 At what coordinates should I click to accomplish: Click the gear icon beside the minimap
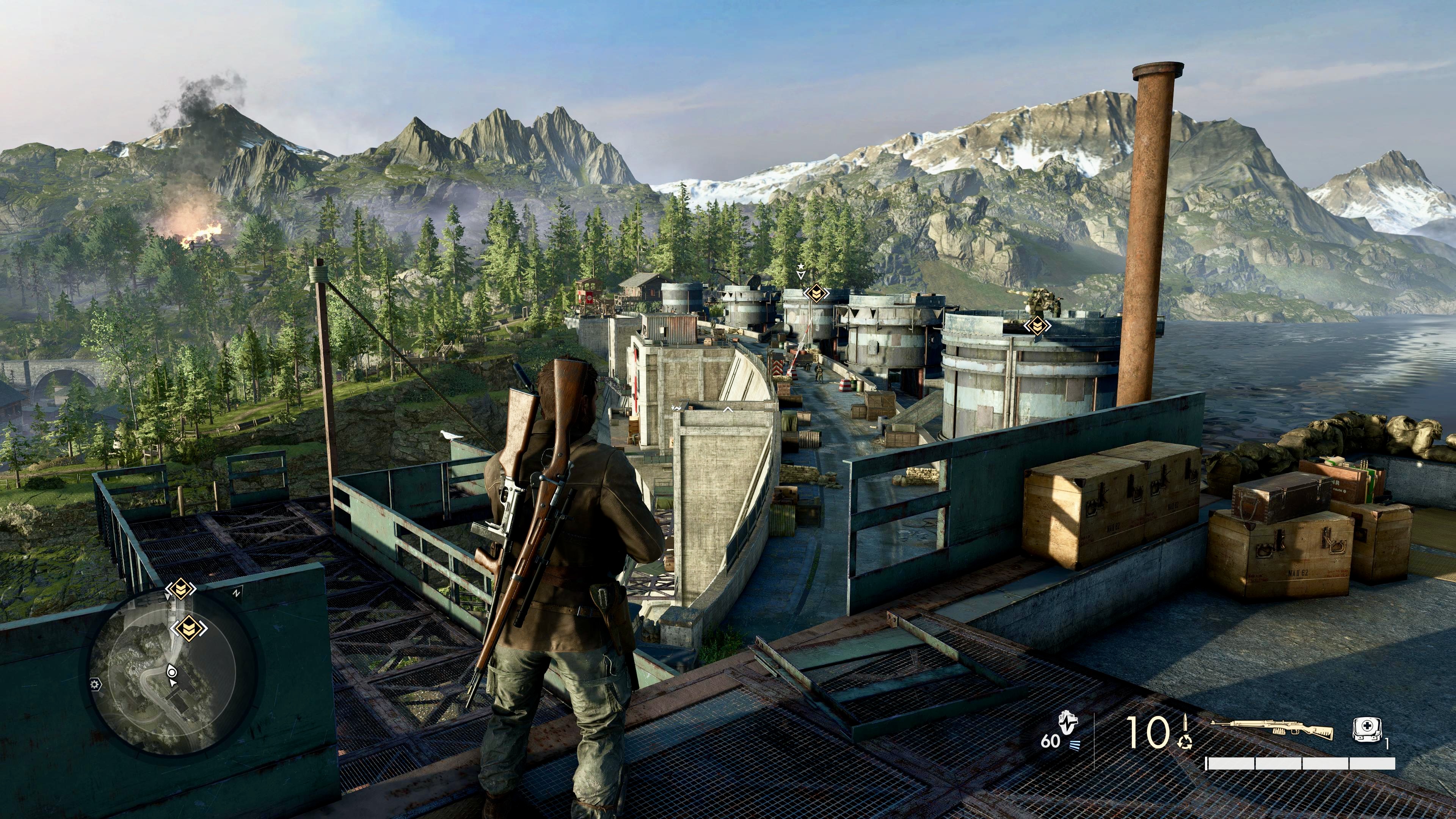point(95,684)
